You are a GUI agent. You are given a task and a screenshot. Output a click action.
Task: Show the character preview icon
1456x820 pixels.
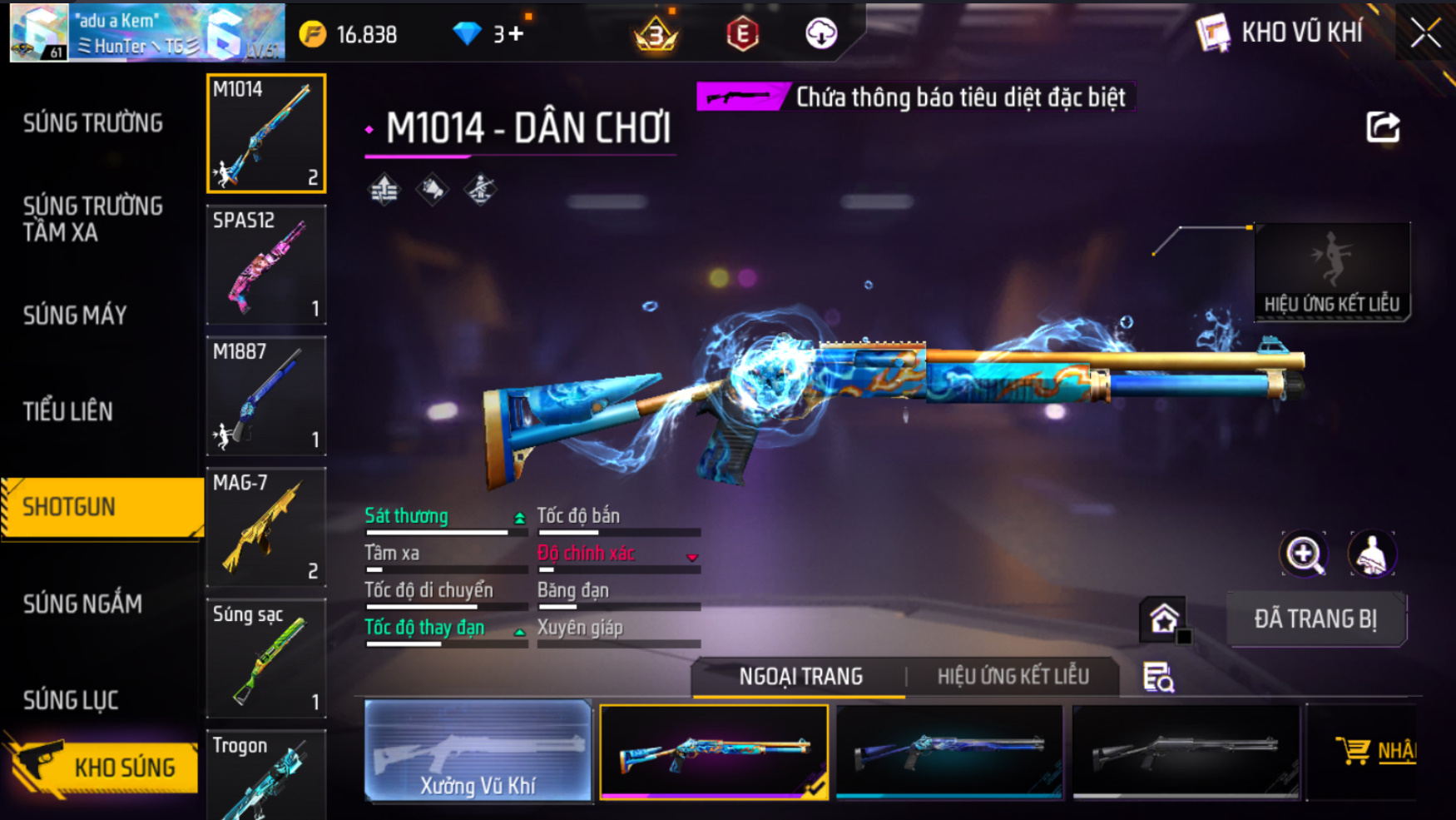1372,554
